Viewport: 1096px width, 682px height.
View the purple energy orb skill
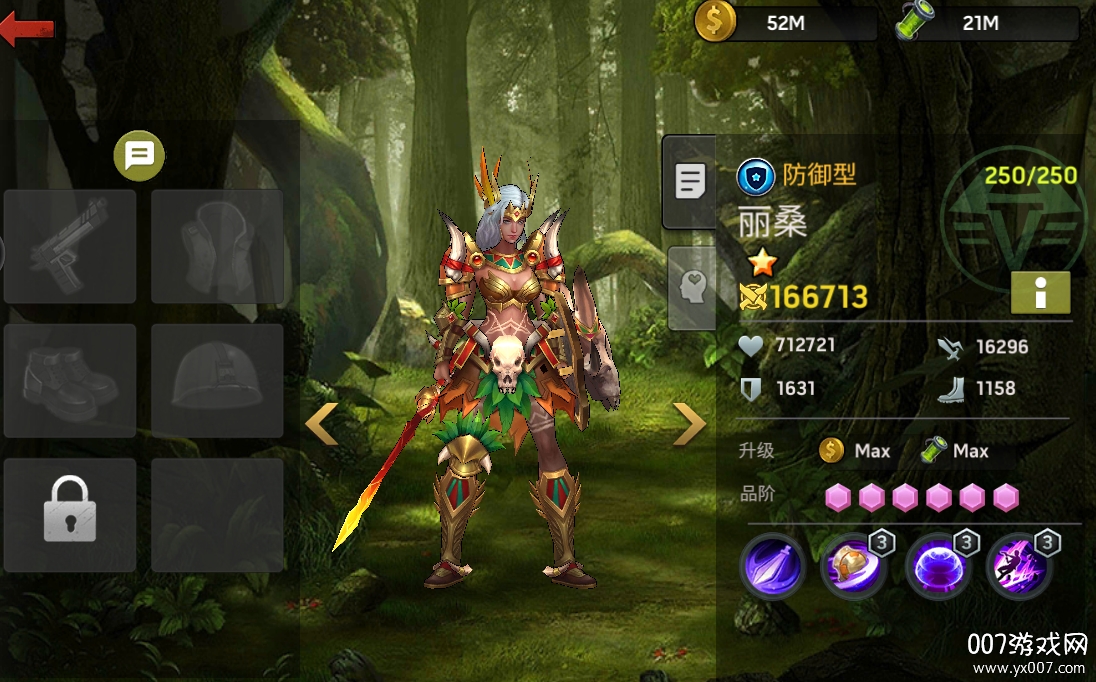937,566
